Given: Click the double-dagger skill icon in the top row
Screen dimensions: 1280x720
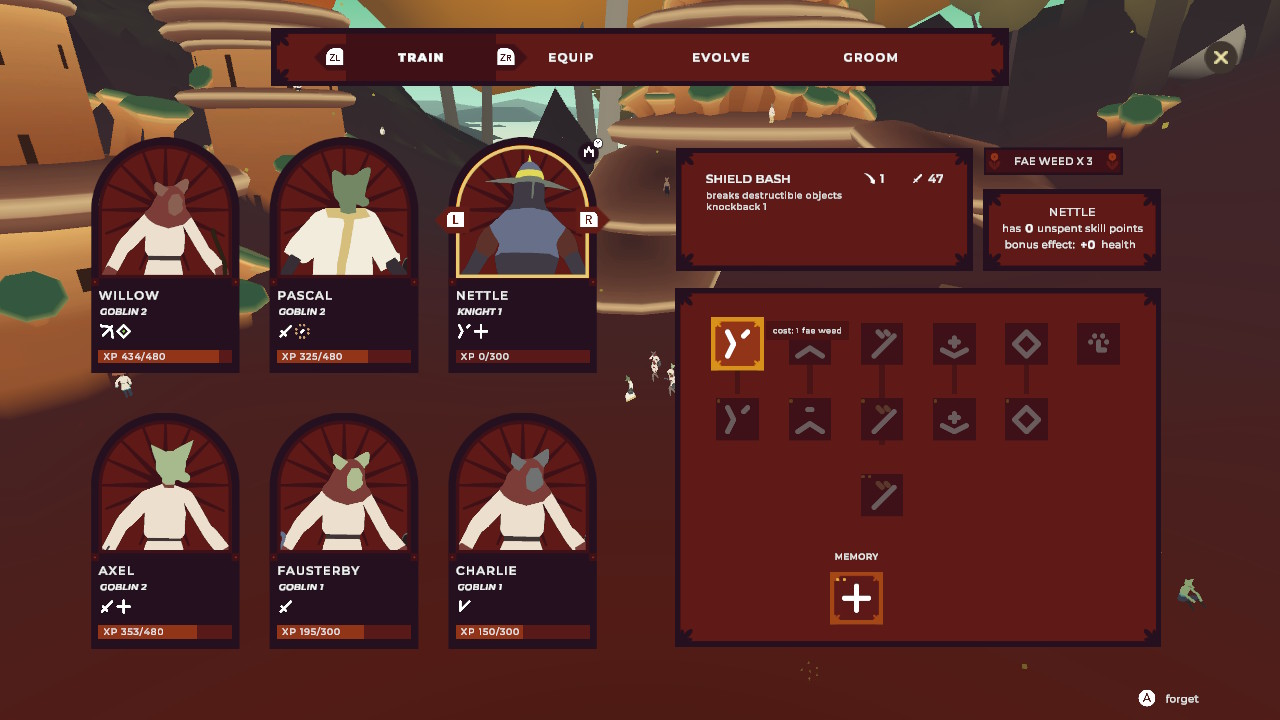Looking at the screenshot, I should tap(881, 343).
